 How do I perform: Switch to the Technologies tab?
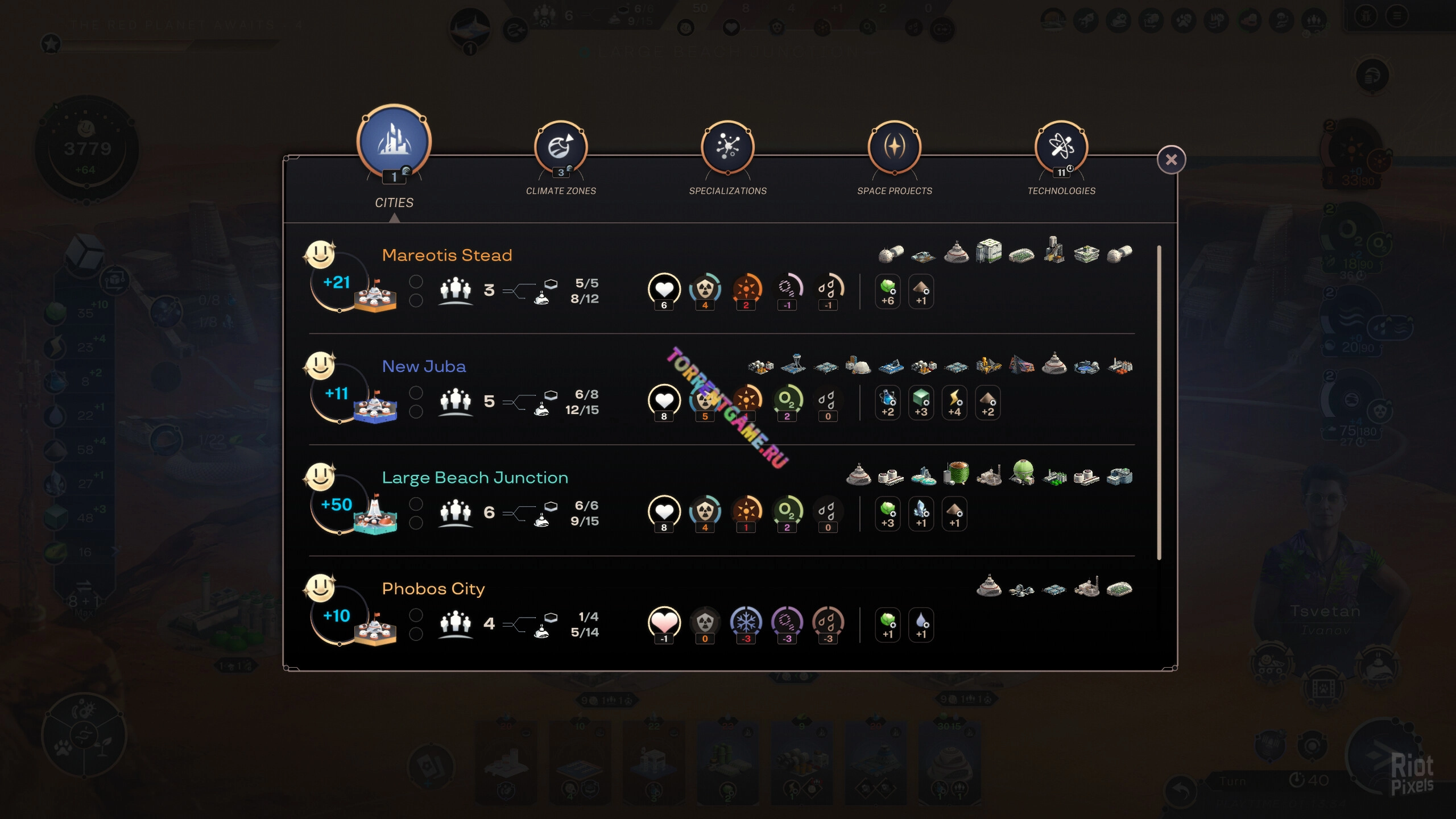[x=1061, y=148]
